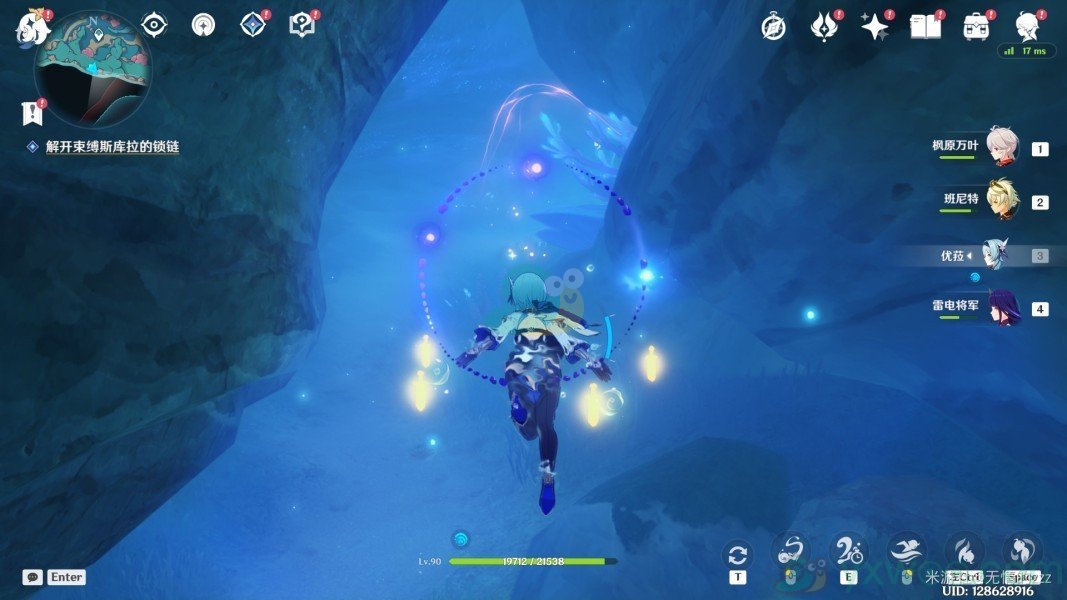This screenshot has height=600, width=1067.
Task: Open the round spiral icon in the top bar
Action: (x=203, y=25)
